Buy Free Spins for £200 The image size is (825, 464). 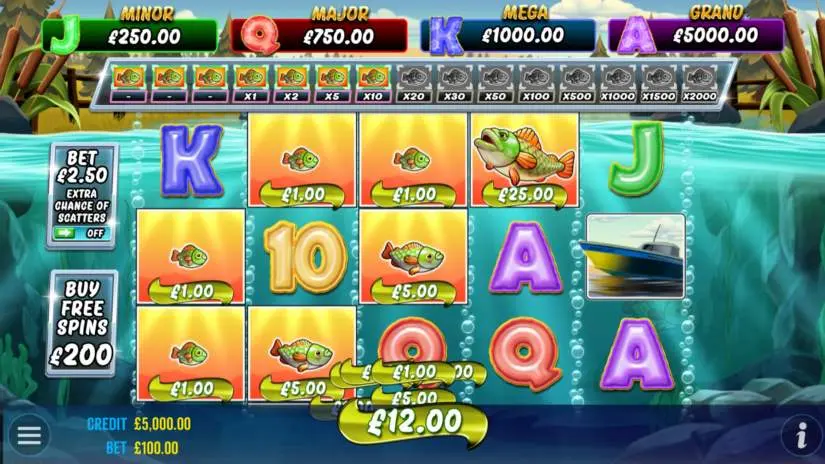click(81, 322)
